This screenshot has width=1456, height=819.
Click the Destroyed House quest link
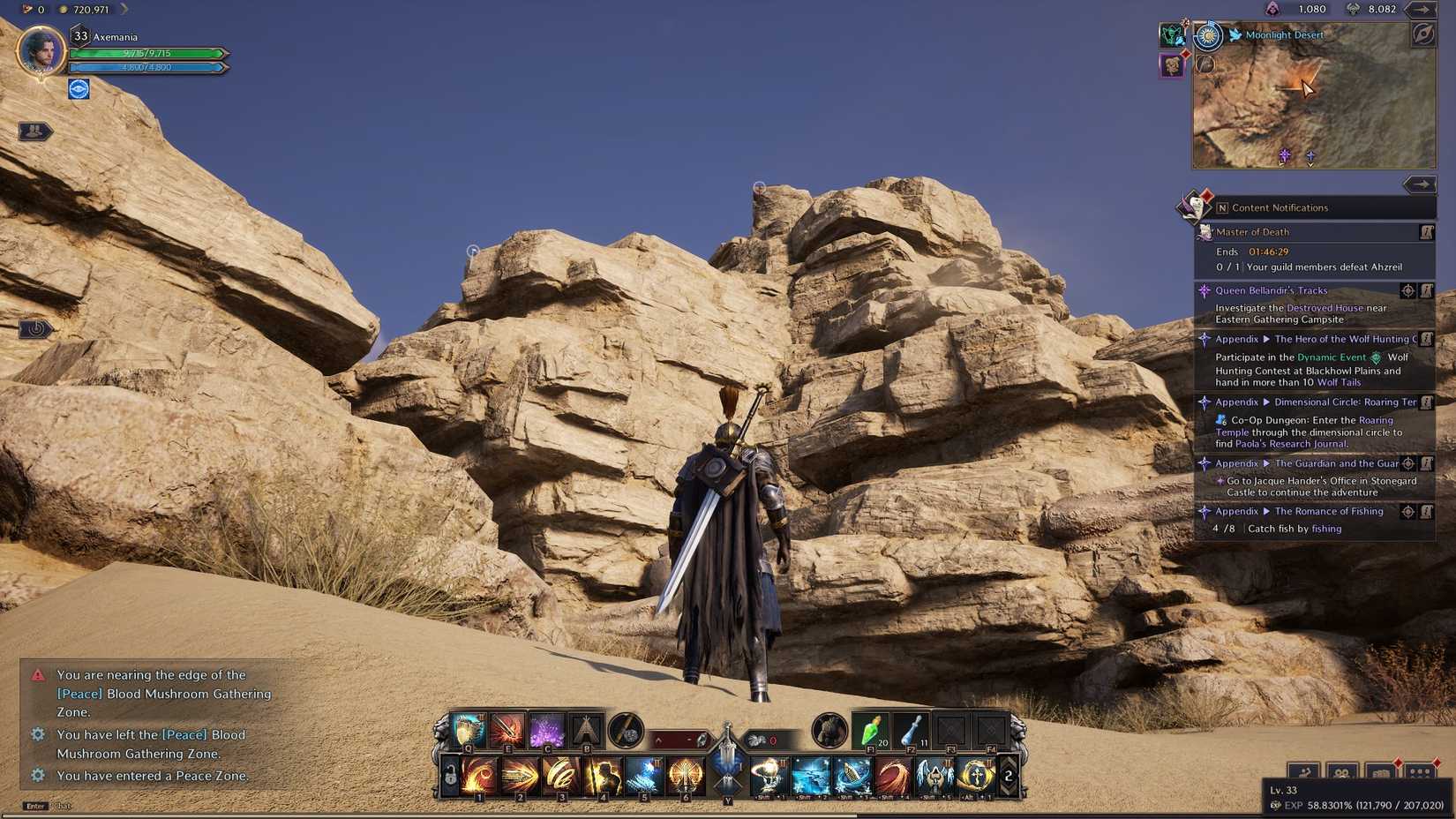[1325, 307]
